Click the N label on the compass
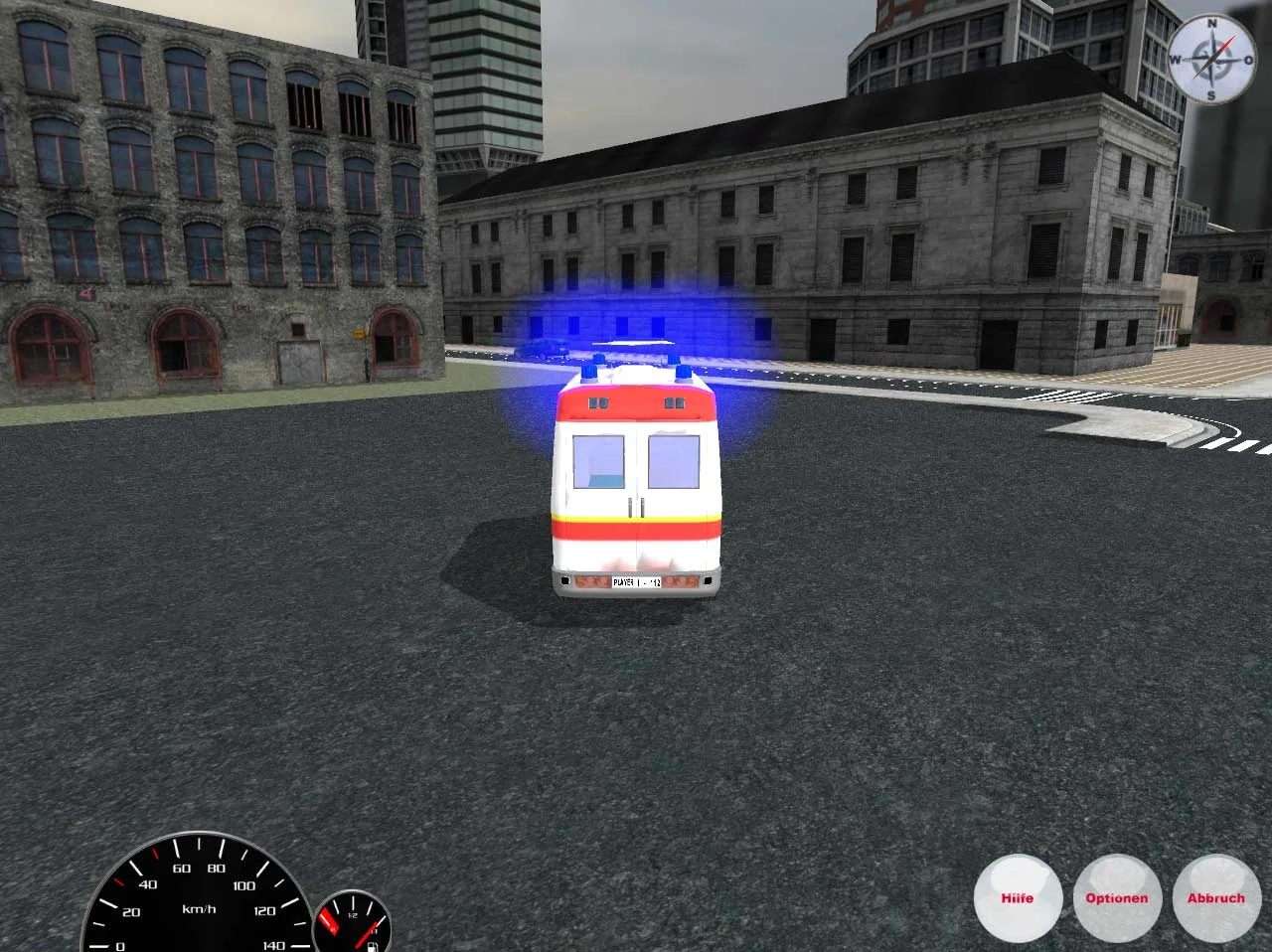Viewport: 1272px width, 952px height. pos(1212,24)
